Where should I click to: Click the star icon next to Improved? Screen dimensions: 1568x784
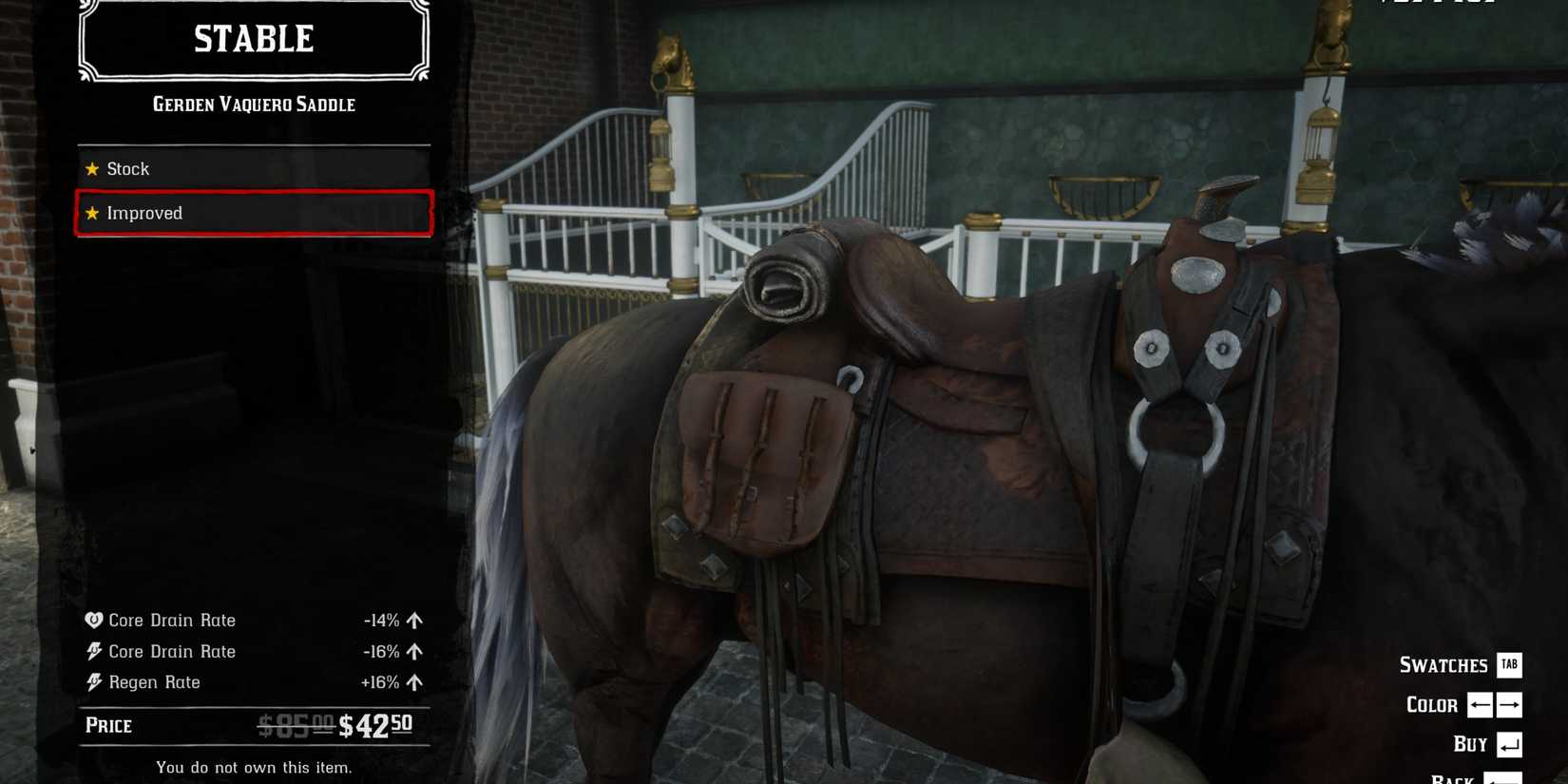click(91, 213)
